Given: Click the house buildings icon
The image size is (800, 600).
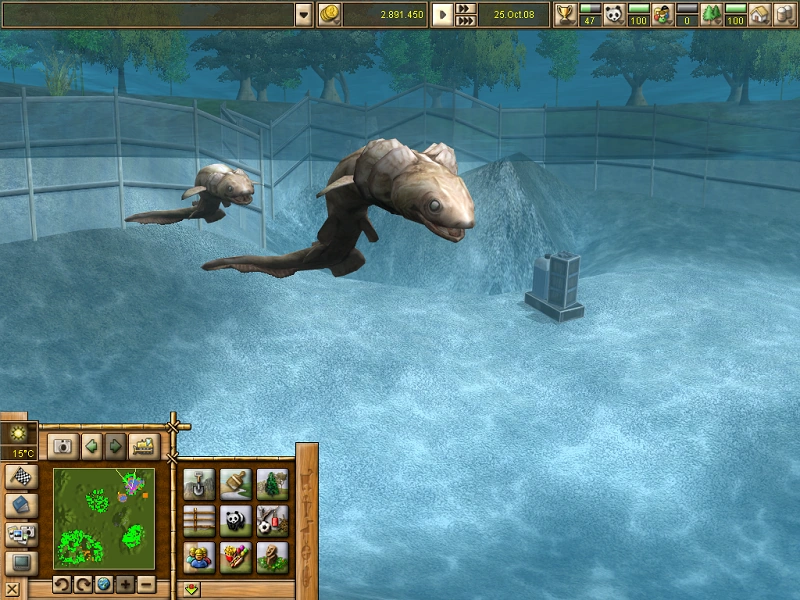Looking at the screenshot, I should tap(760, 15).
